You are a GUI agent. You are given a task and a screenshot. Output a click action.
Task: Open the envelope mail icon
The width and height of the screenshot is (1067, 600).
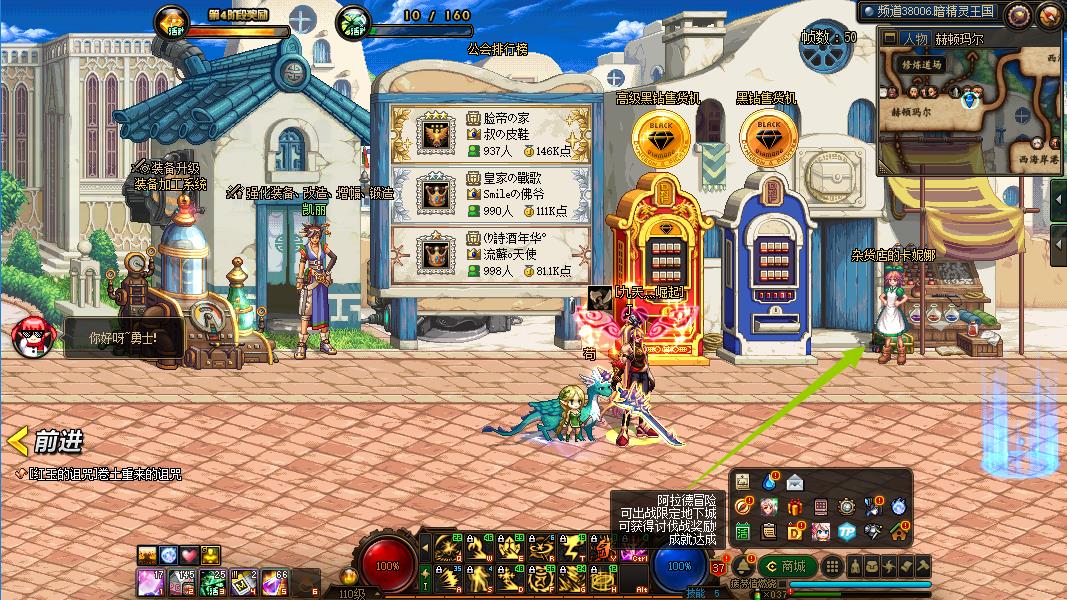coord(795,482)
